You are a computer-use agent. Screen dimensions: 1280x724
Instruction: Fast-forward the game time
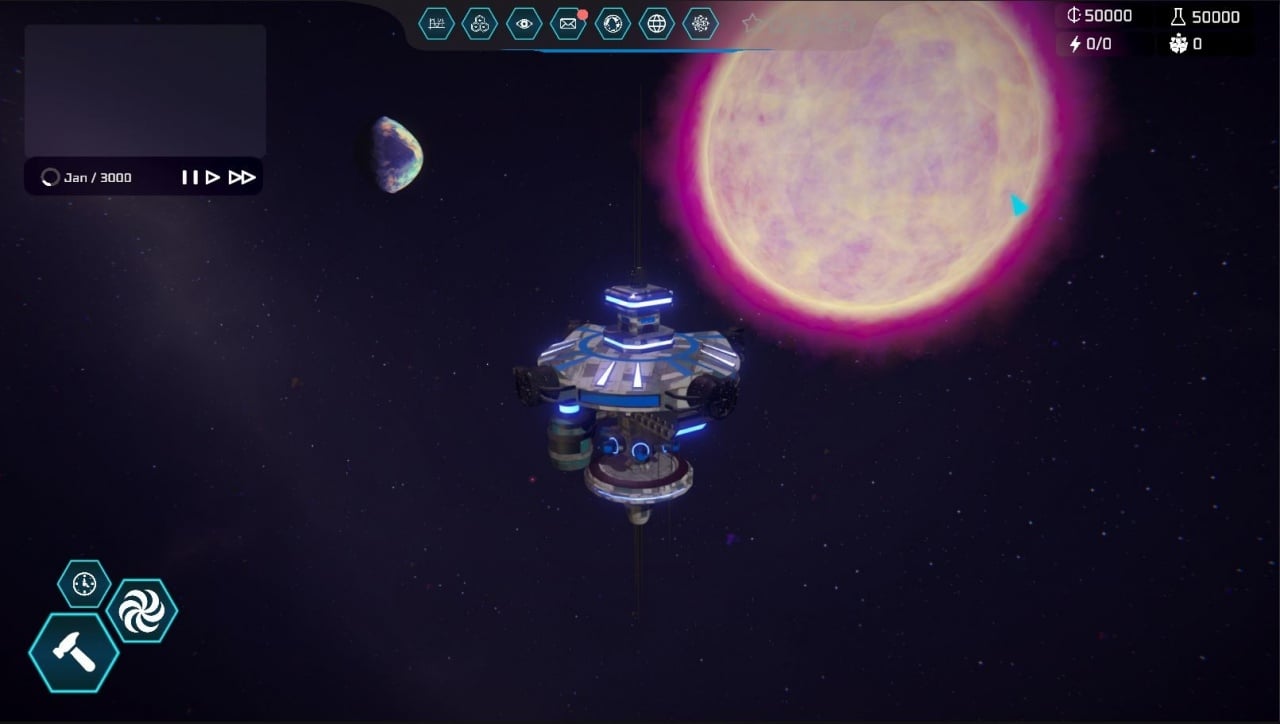(x=242, y=178)
